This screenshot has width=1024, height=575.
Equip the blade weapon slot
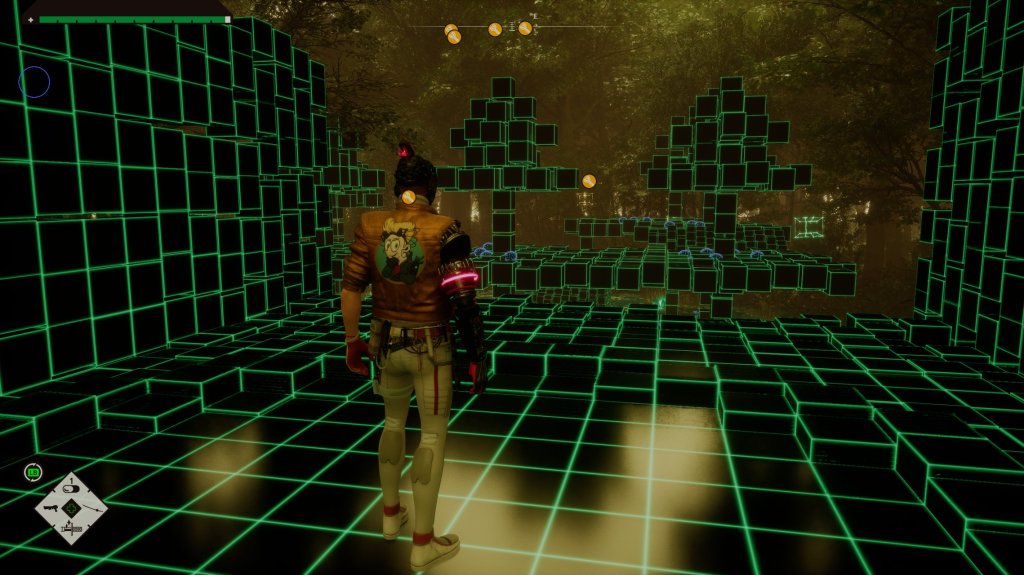[72, 528]
